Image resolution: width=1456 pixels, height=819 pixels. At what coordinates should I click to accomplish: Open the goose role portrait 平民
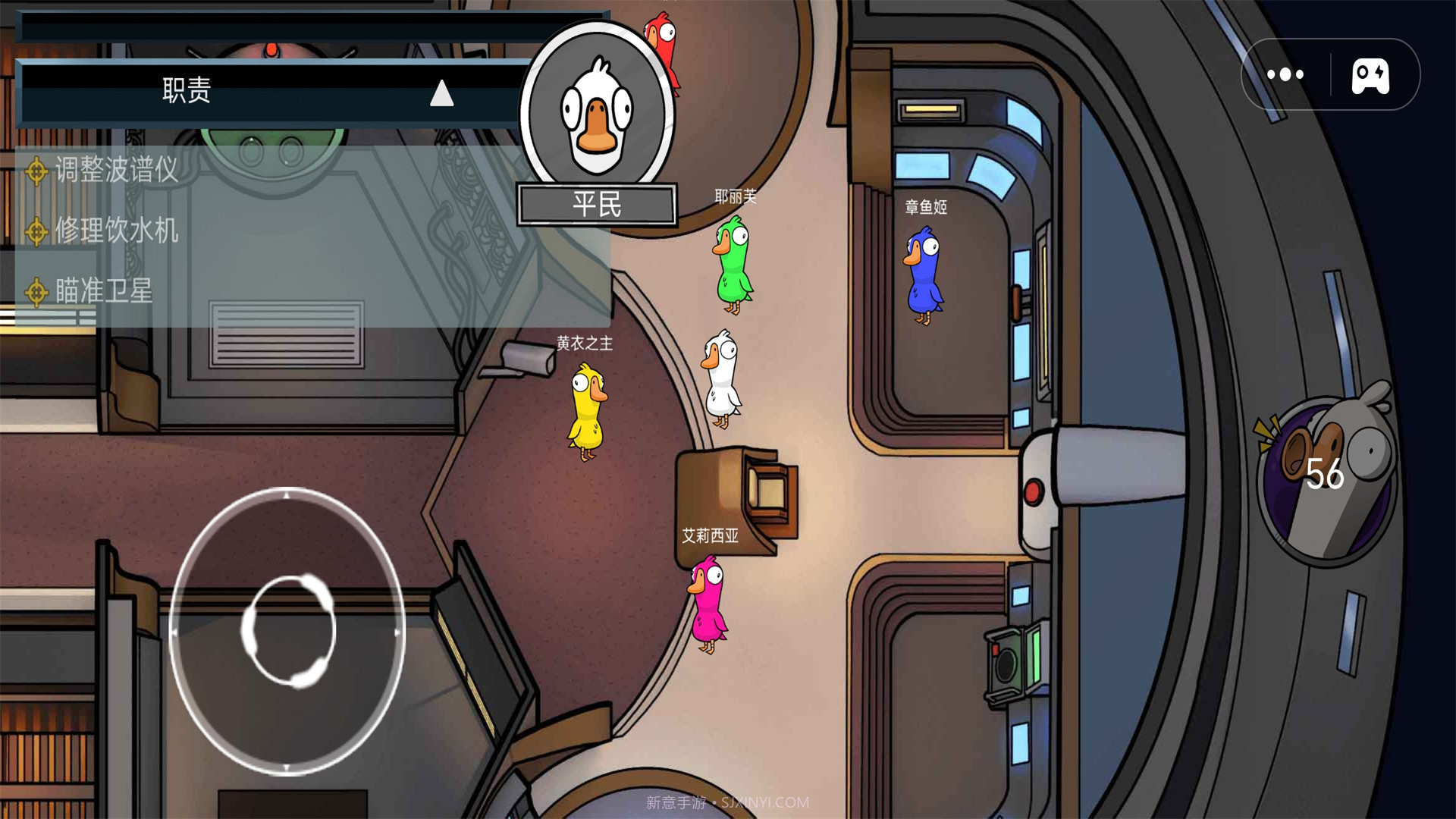(598, 114)
